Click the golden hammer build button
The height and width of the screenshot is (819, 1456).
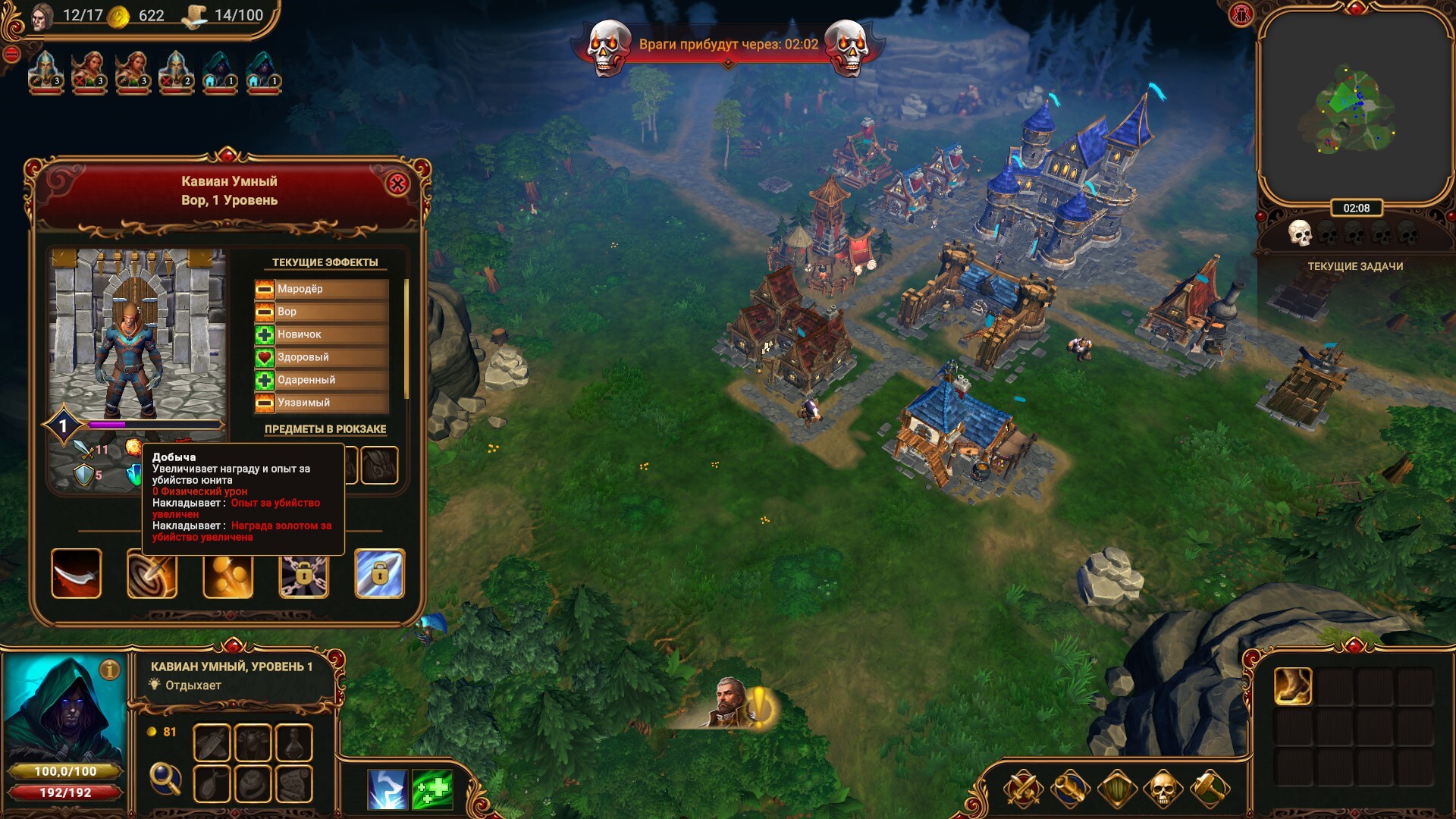click(1209, 789)
